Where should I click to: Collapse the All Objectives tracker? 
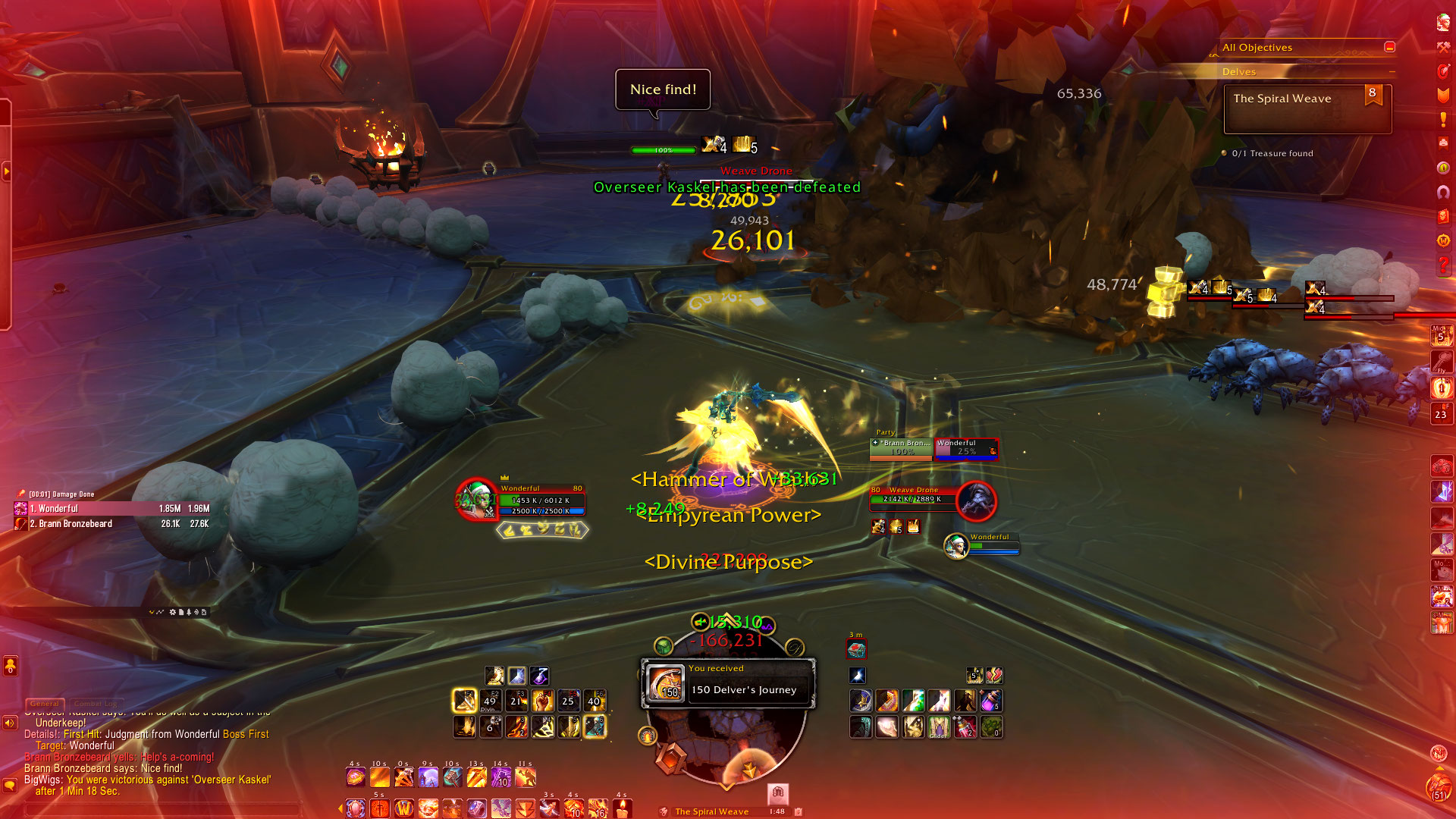[1389, 47]
